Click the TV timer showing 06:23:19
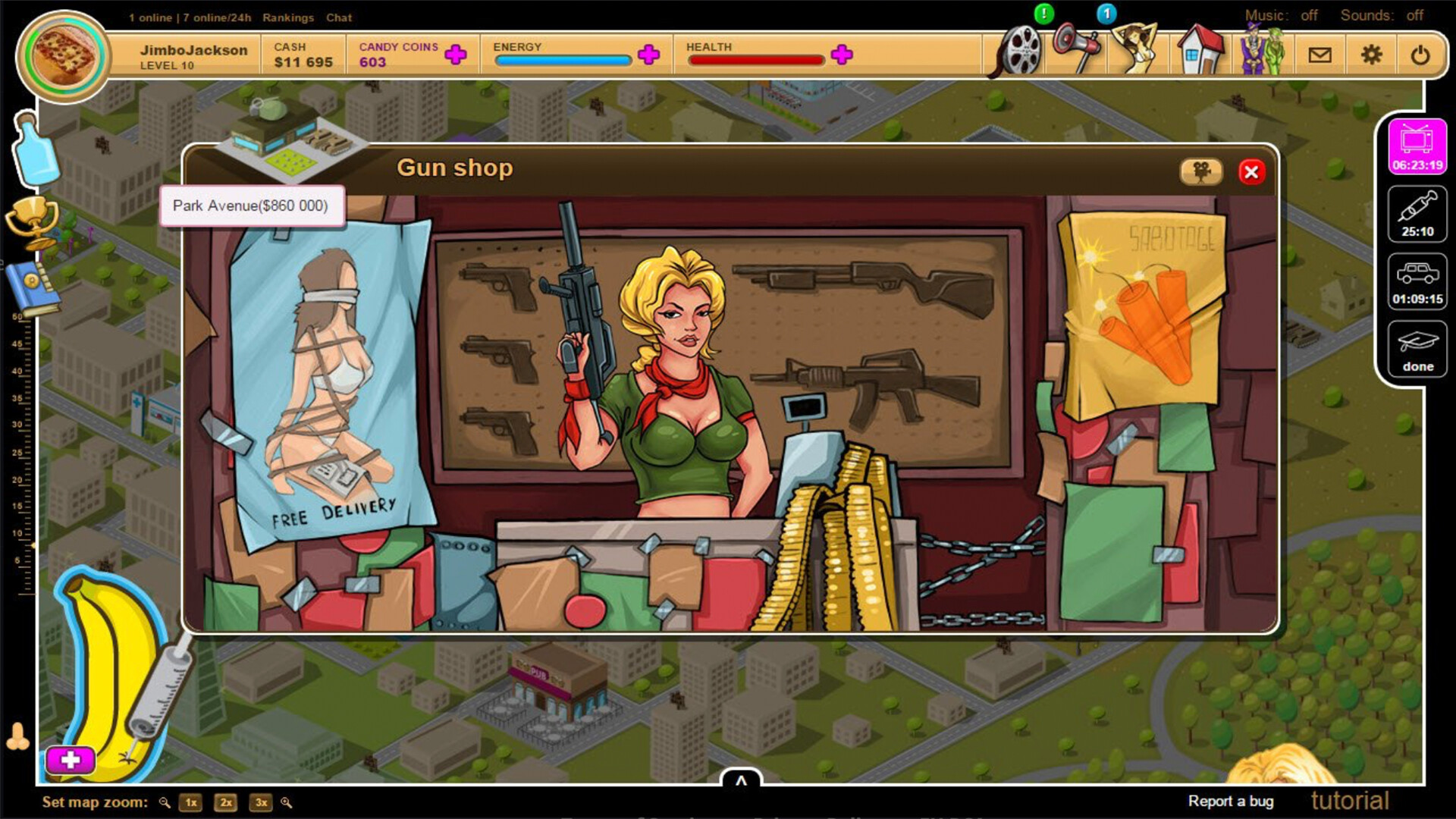The height and width of the screenshot is (819, 1456). tap(1417, 147)
